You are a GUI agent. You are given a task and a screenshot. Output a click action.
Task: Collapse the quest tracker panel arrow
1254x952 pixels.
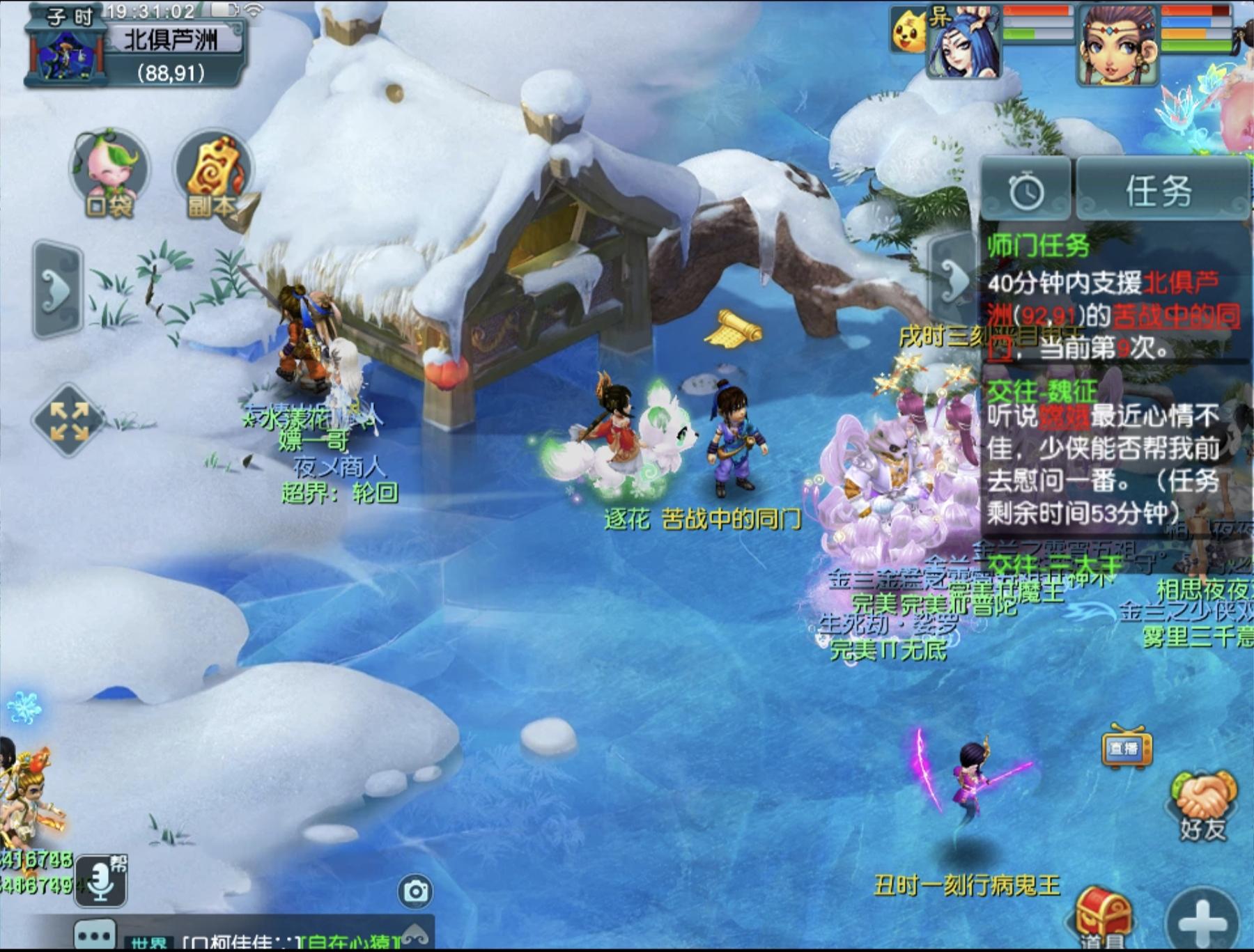coord(953,279)
